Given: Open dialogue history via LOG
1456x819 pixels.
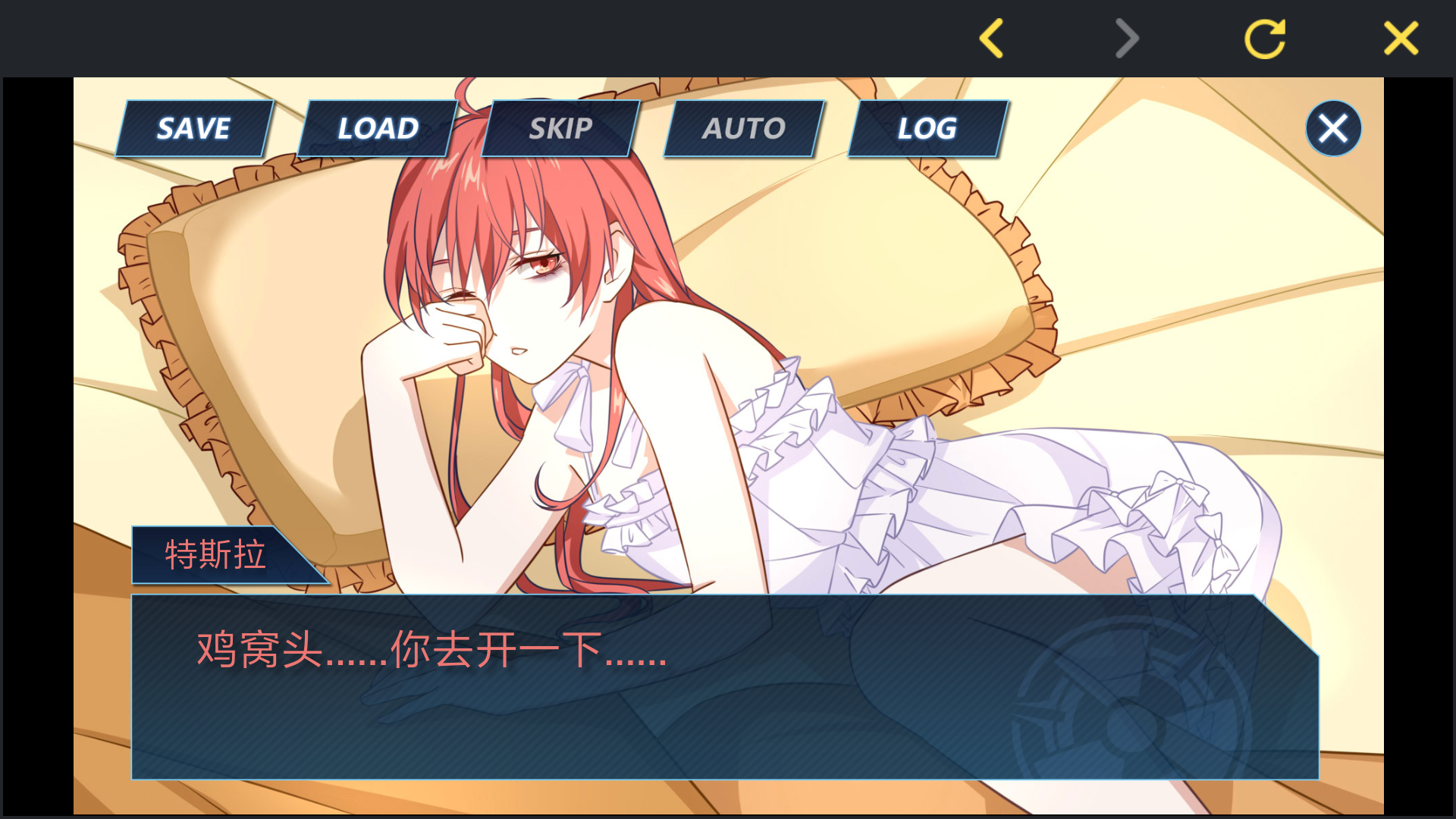Looking at the screenshot, I should pos(927,128).
